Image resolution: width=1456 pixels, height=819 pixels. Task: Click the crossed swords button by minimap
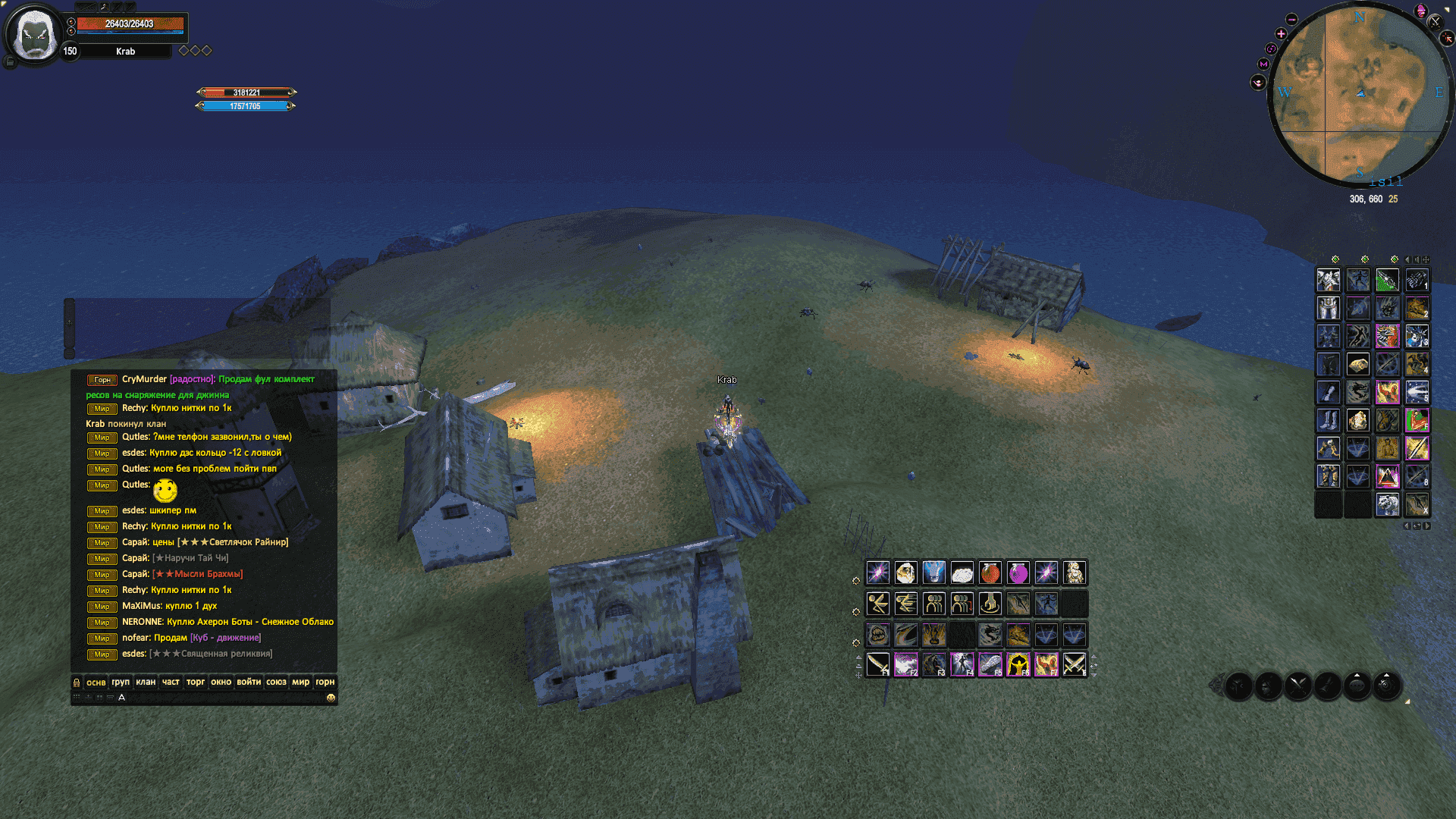pos(1435,22)
